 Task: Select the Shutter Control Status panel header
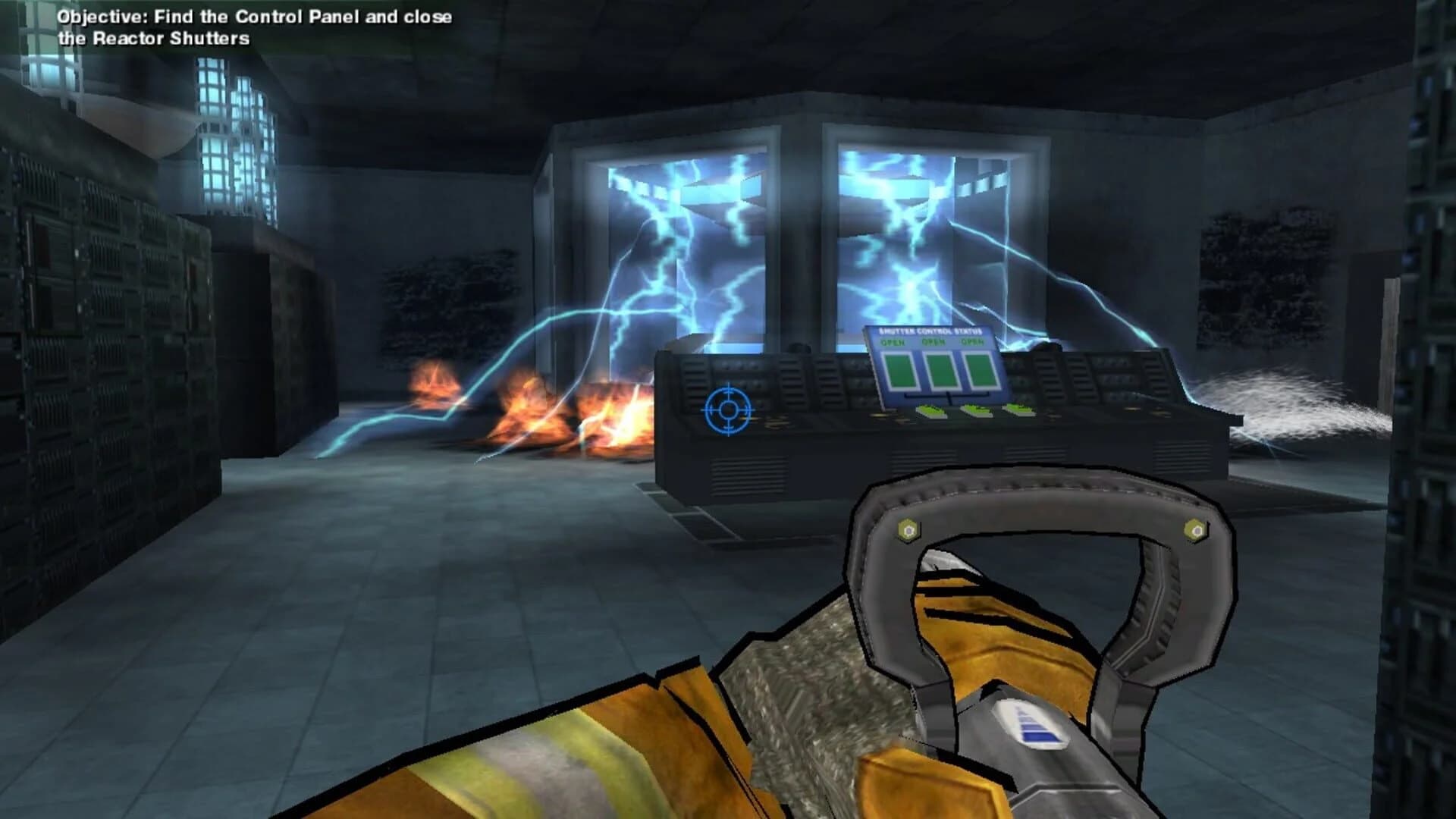tap(930, 331)
